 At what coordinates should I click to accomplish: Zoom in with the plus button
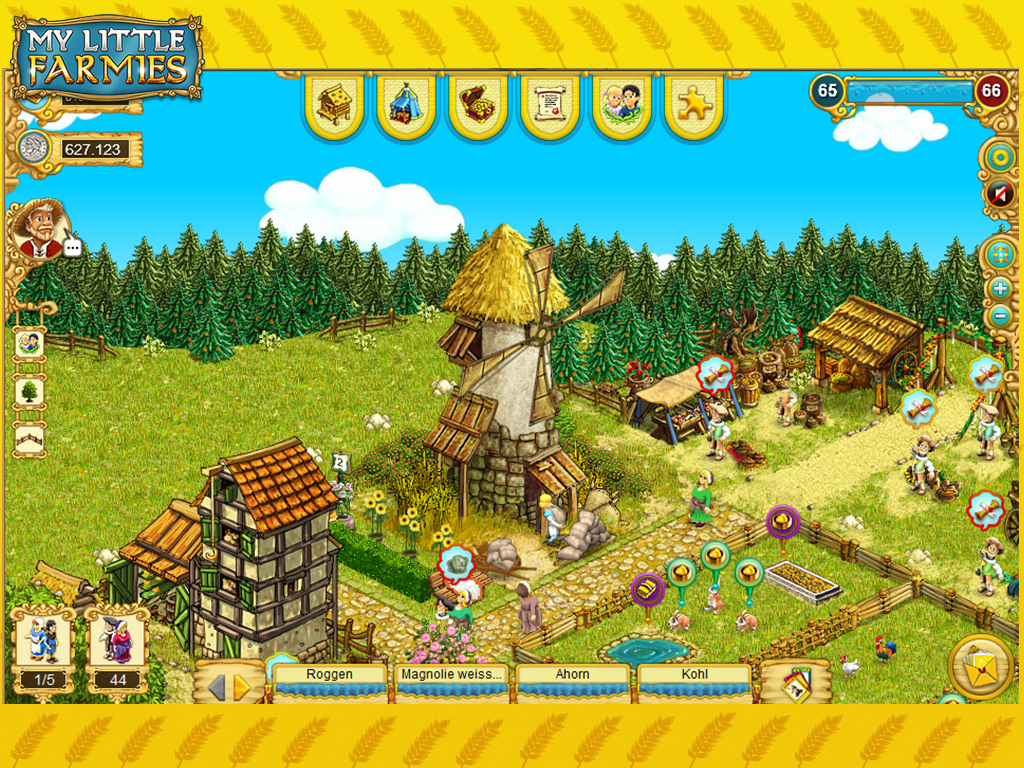(998, 289)
